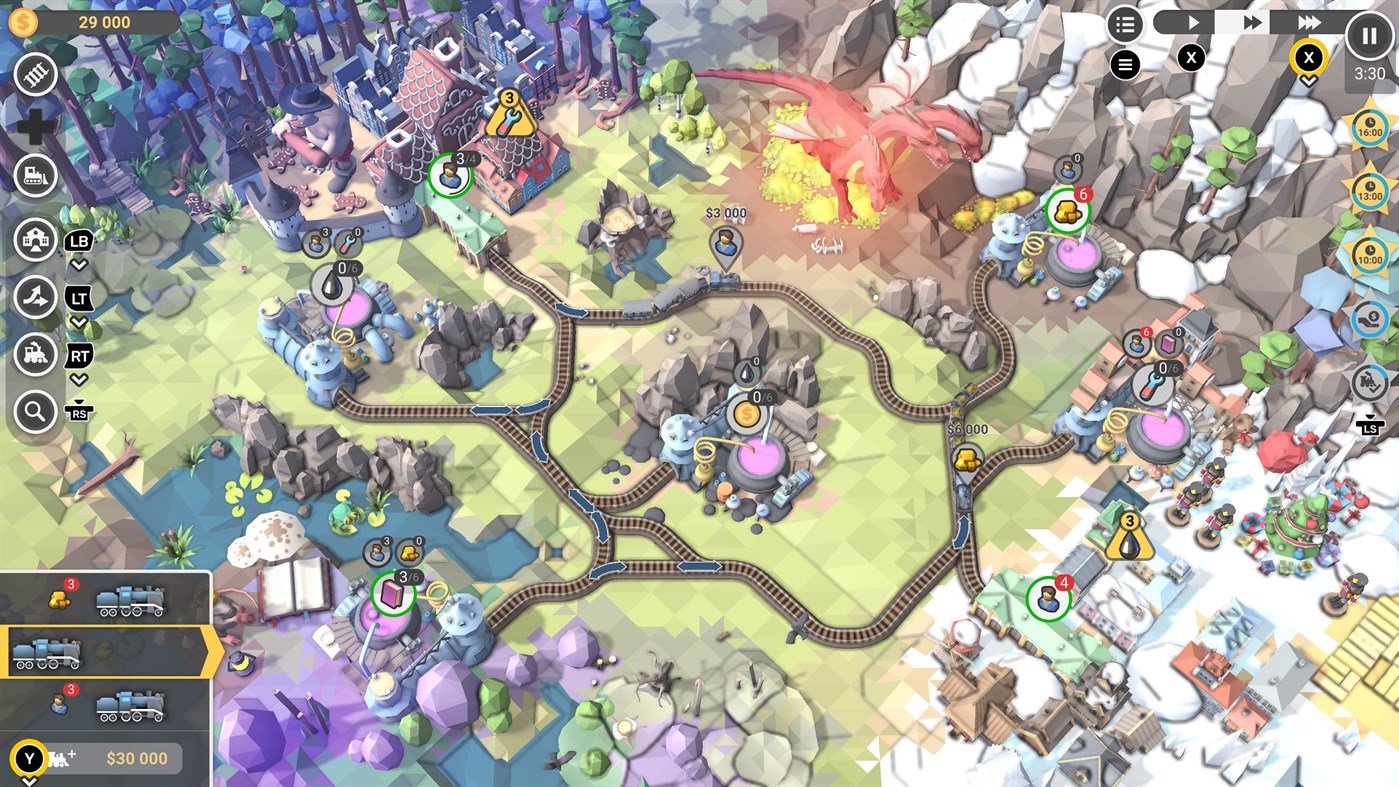The height and width of the screenshot is (787, 1399).
Task: Expand the LB chevron below the station icon
Action: tap(78, 263)
